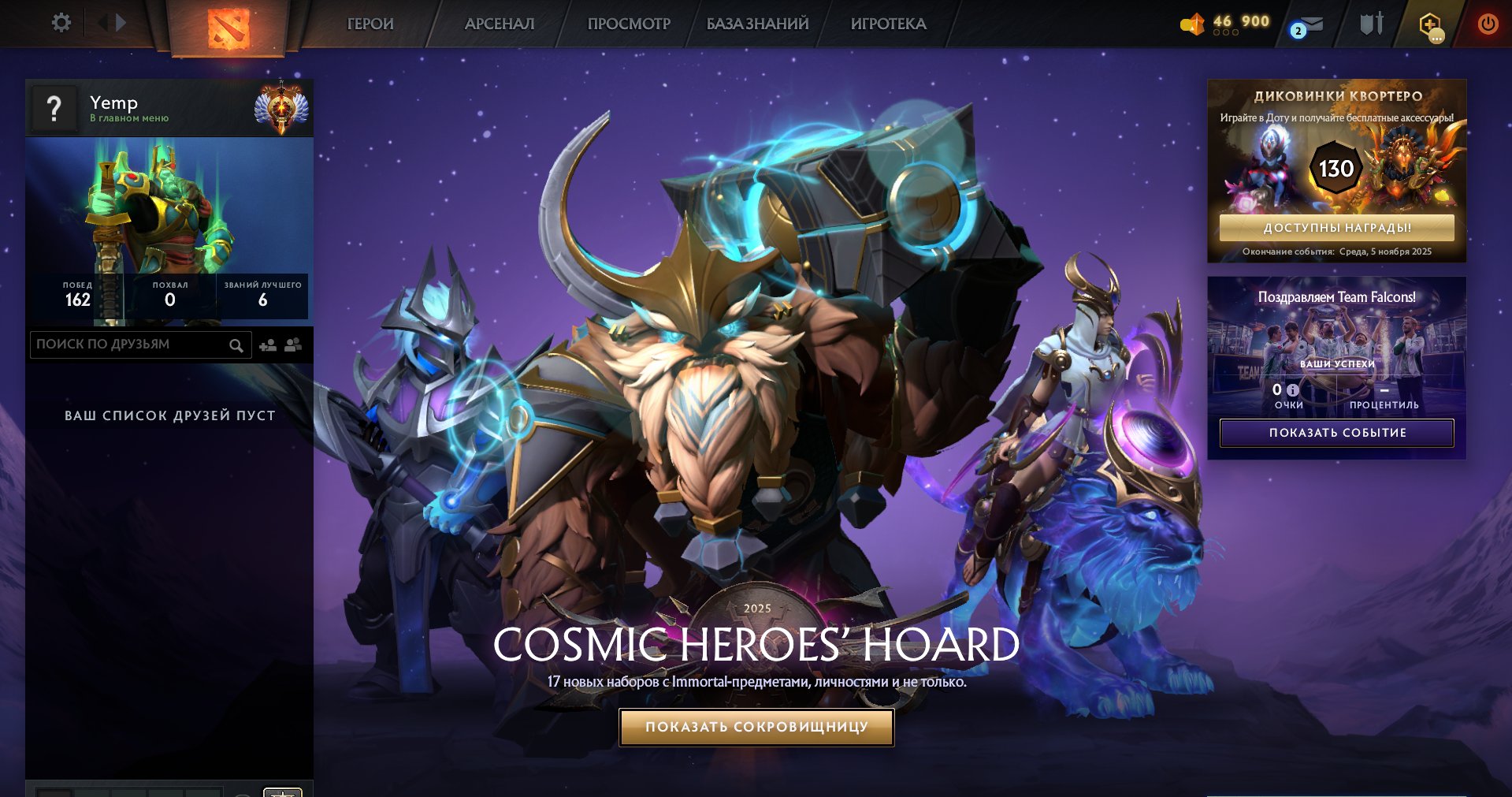Click the add friend icon beside the search bar
The height and width of the screenshot is (797, 1512).
click(267, 344)
